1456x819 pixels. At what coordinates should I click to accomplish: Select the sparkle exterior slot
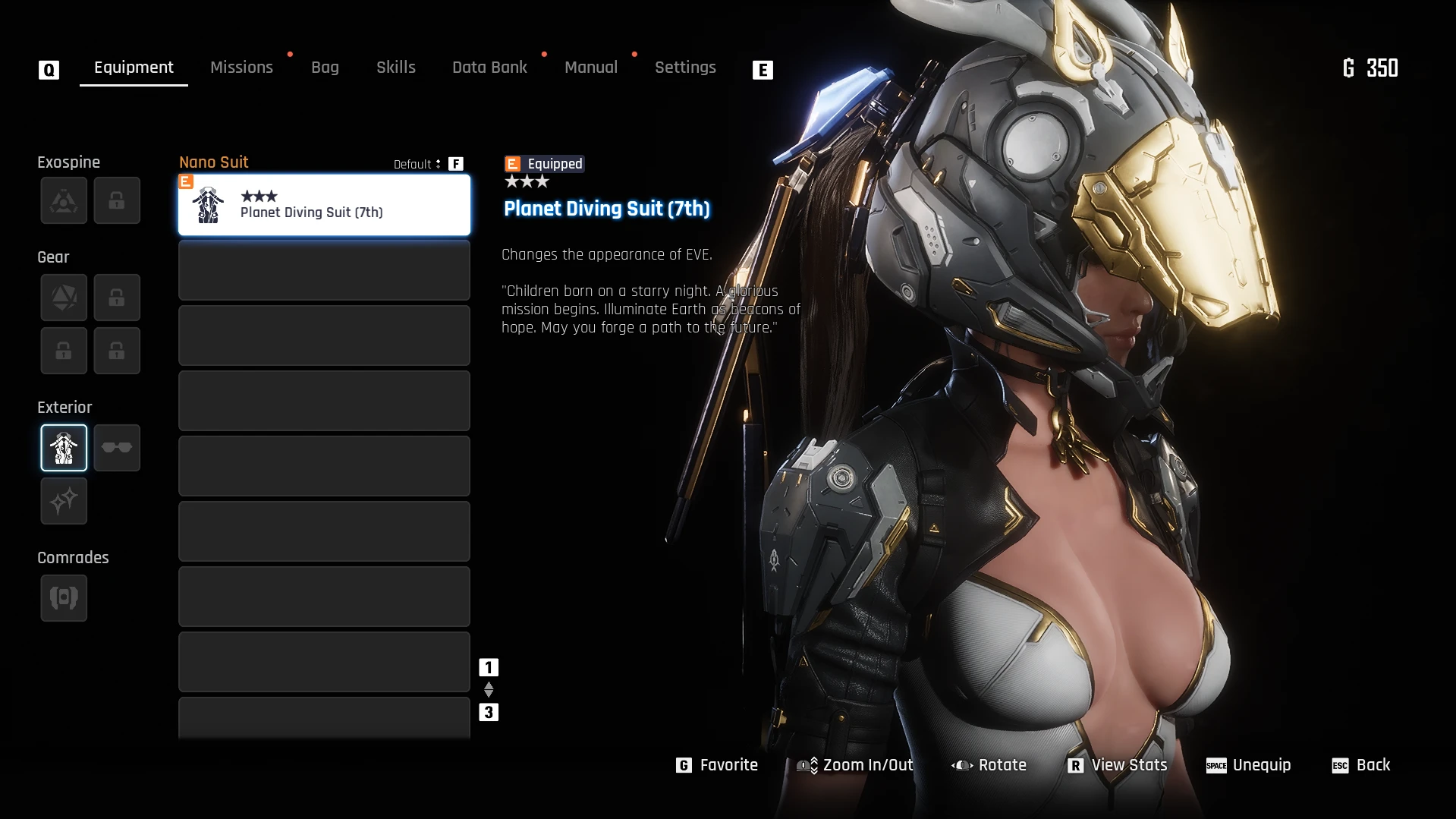point(64,501)
